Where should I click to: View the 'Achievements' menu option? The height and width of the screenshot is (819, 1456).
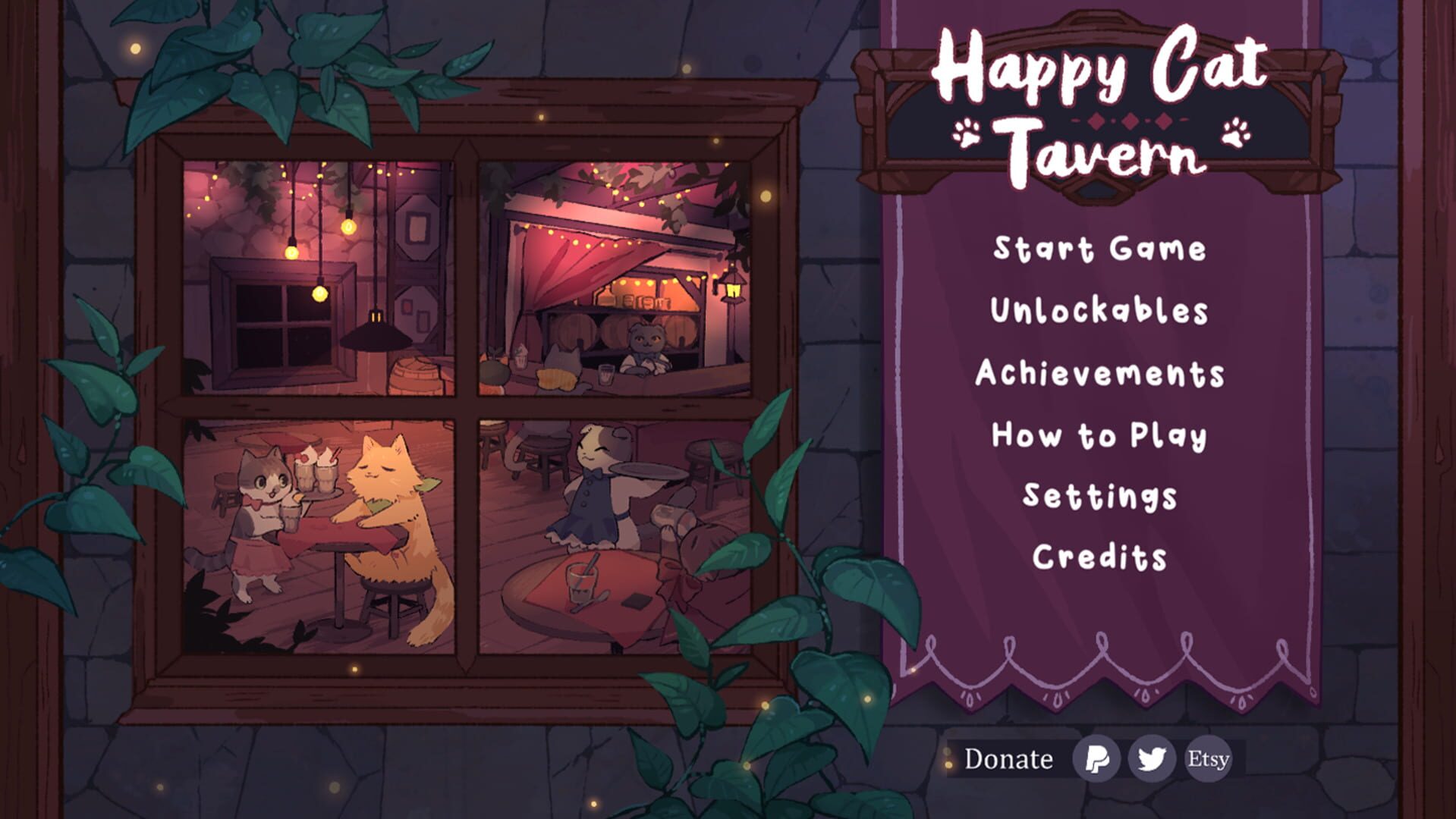click(1102, 372)
